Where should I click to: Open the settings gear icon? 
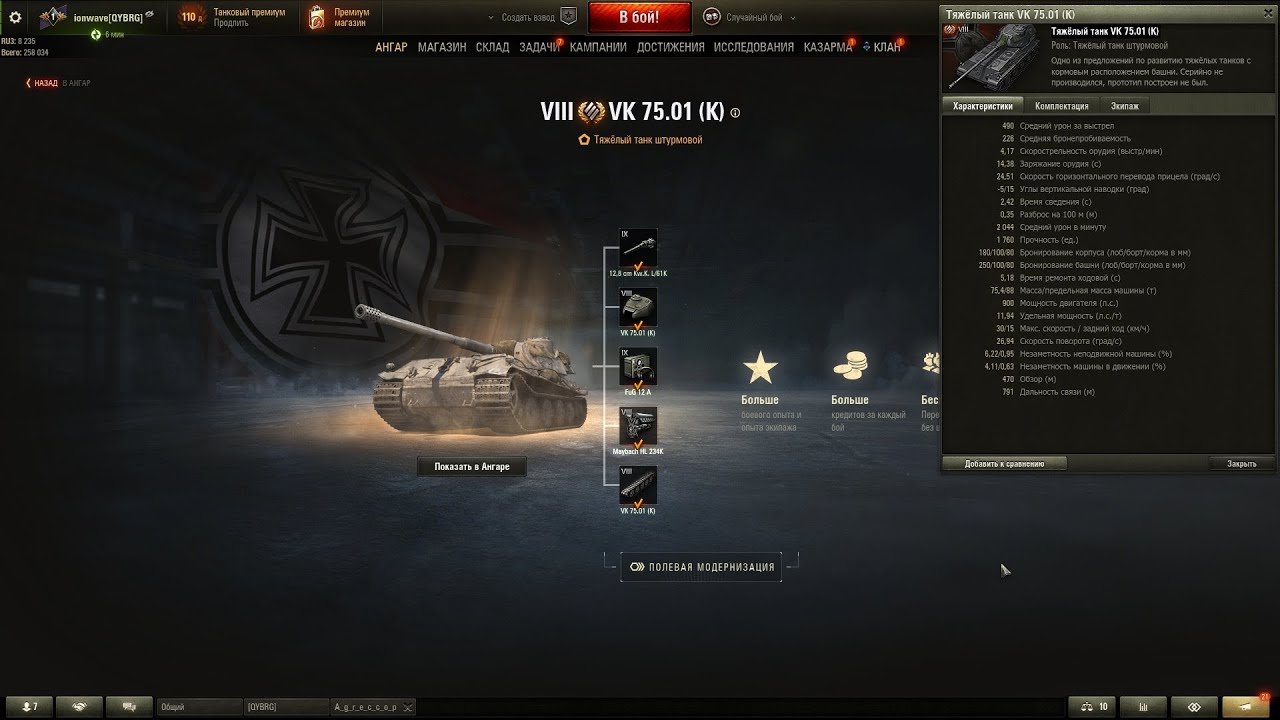pyautogui.click(x=15, y=17)
